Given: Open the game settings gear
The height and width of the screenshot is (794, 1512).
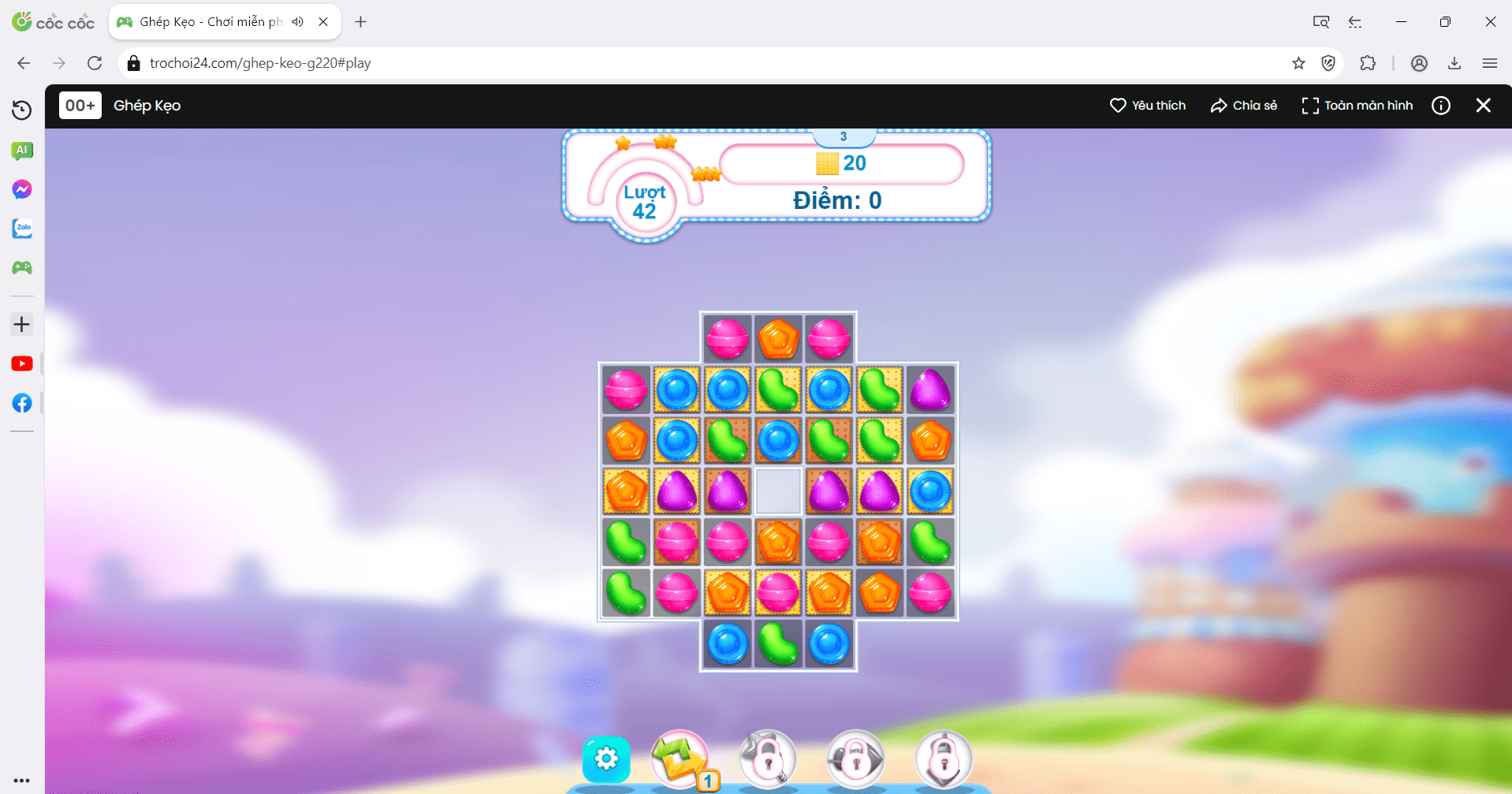Looking at the screenshot, I should (605, 758).
